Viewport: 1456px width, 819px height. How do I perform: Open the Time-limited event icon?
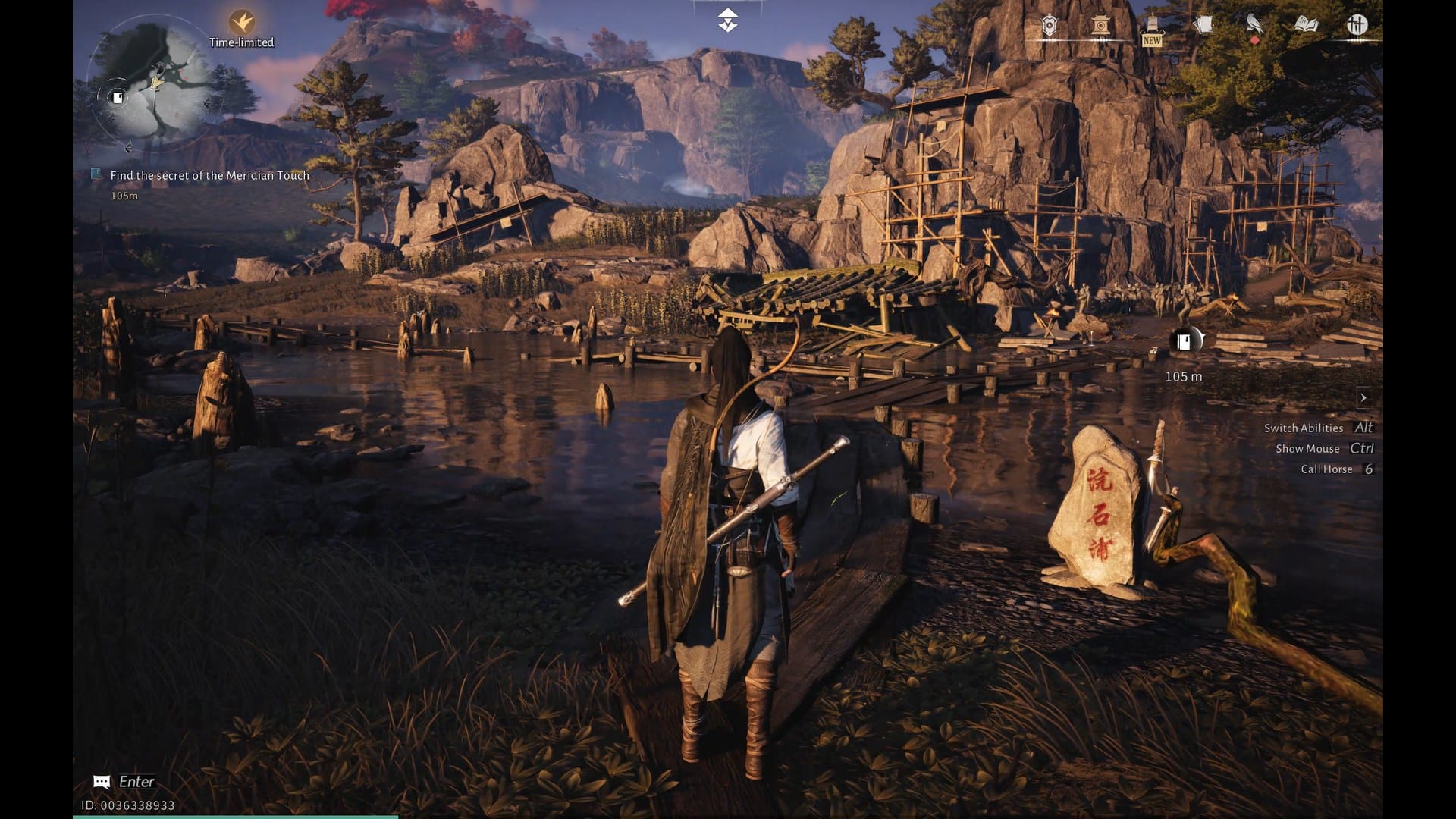[x=241, y=22]
